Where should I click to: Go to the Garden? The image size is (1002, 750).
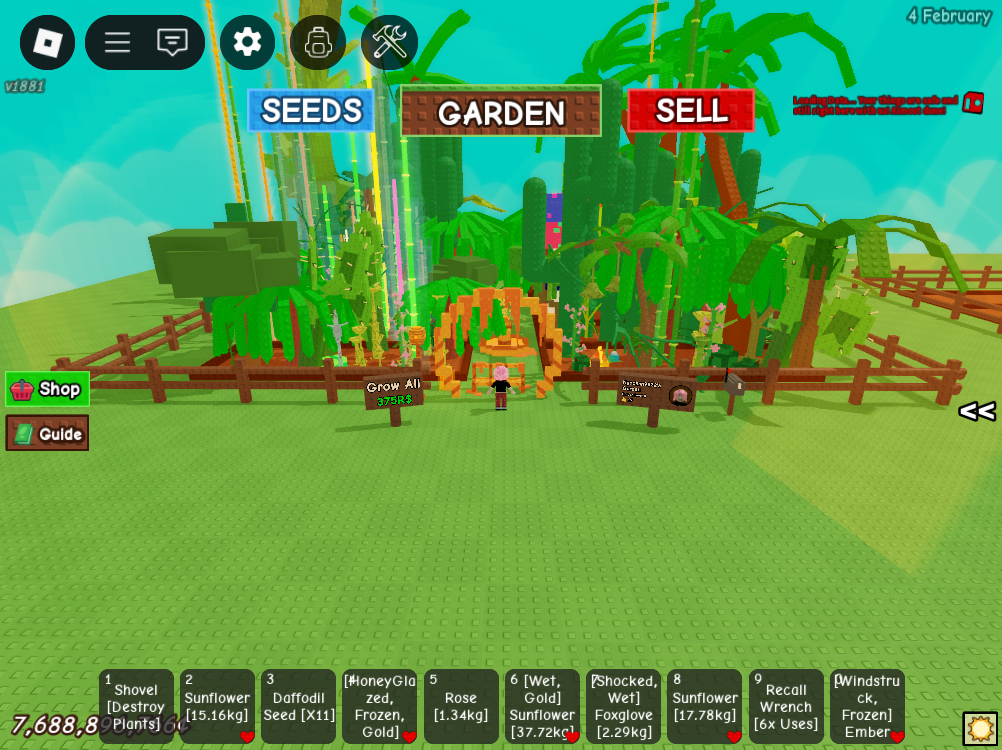click(x=501, y=111)
